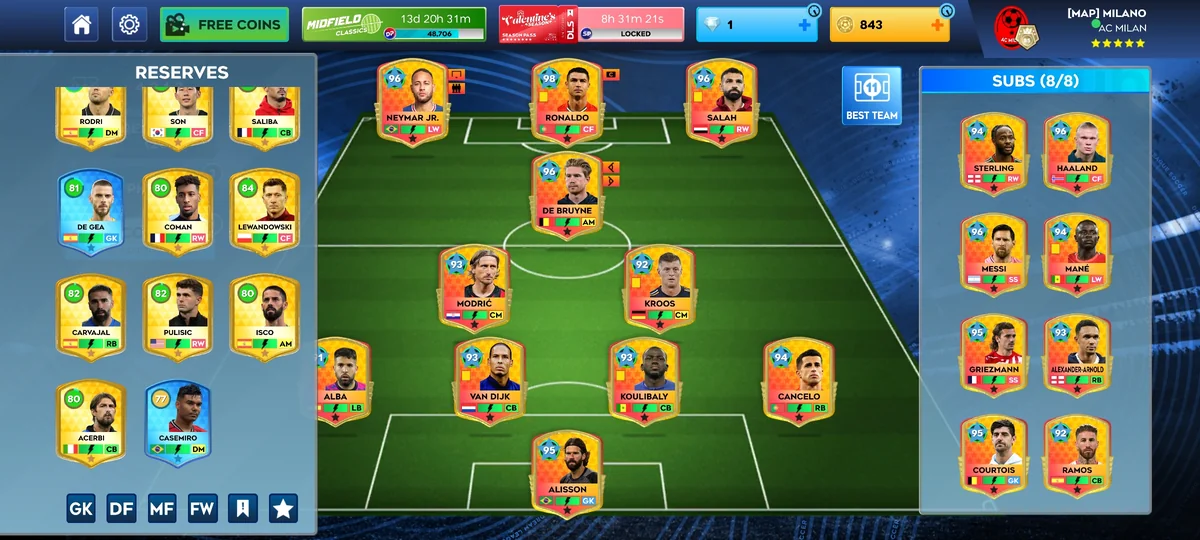This screenshot has width=1200, height=540.
Task: Auto-pick lineup with Best Team
Action: [x=871, y=96]
